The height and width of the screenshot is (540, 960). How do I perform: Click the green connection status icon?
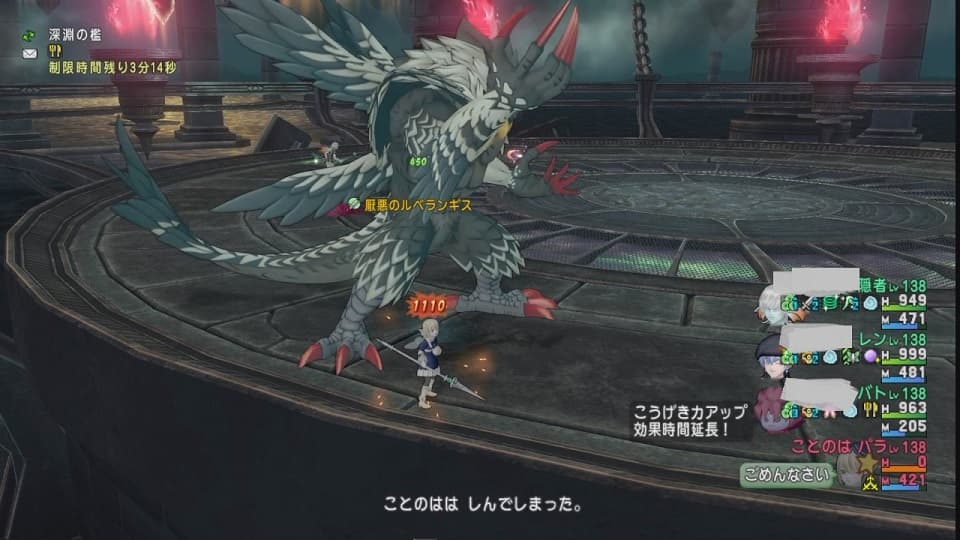pyautogui.click(x=28, y=36)
